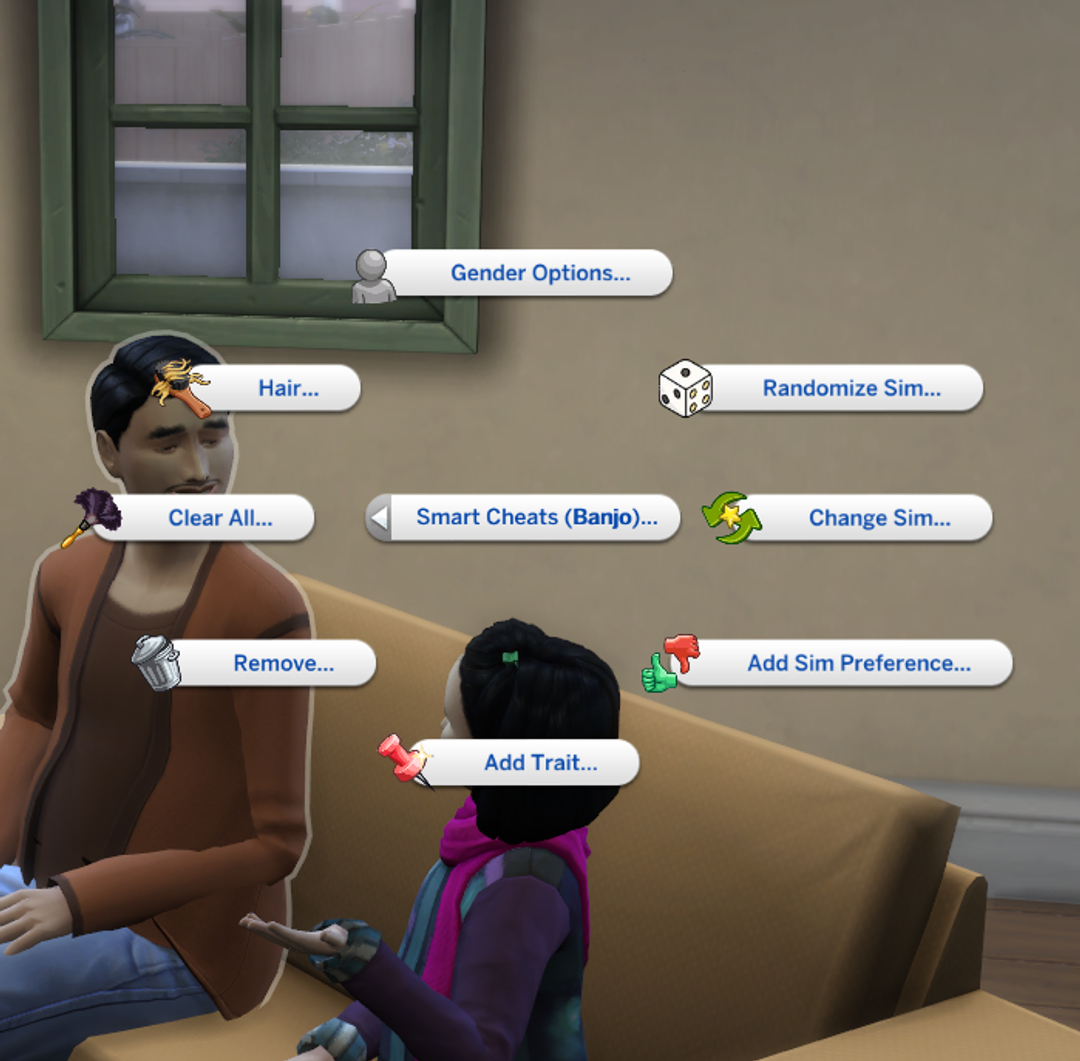
Task: Open the Clear All submenu
Action: (220, 518)
